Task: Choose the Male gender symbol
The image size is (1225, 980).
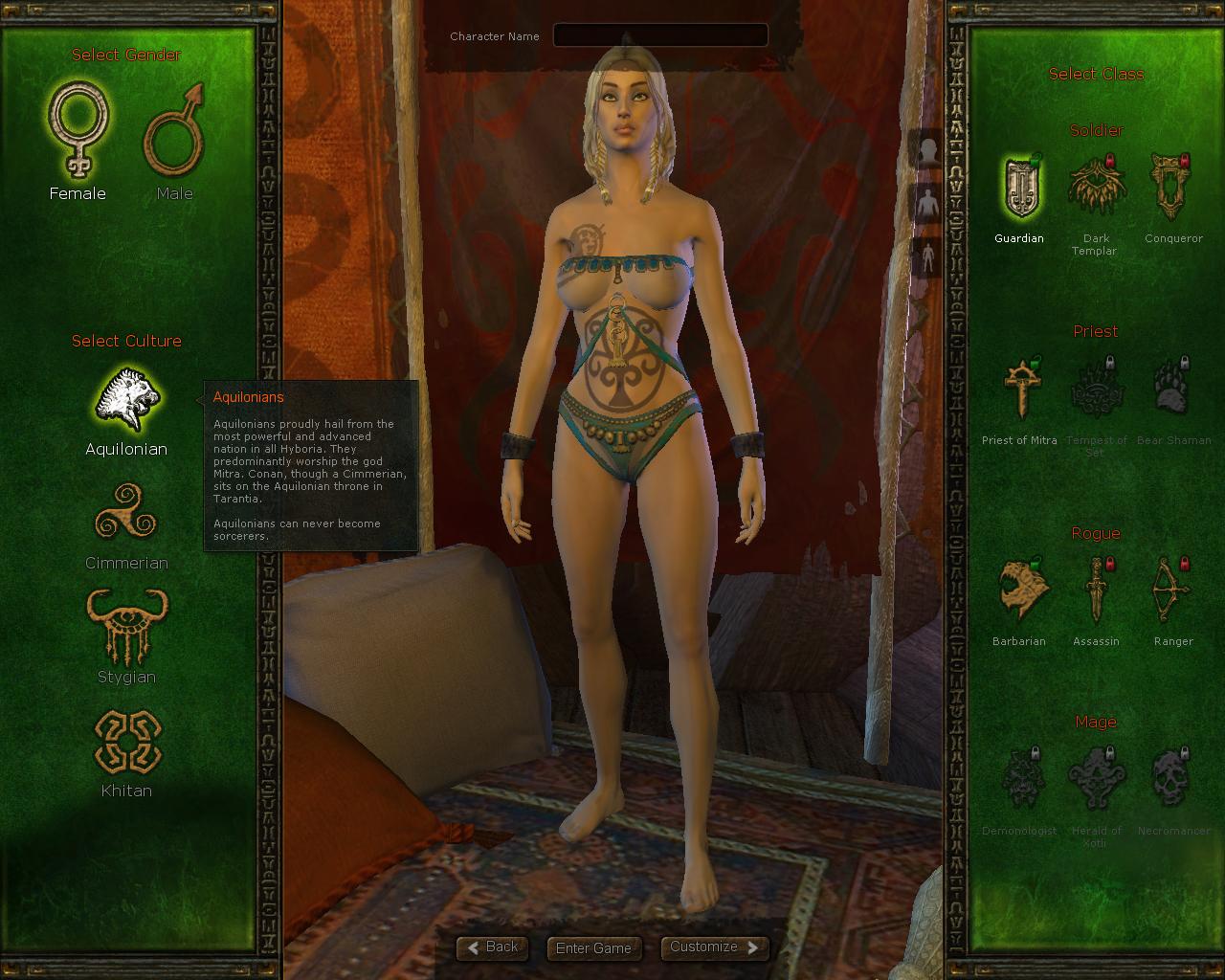Action: (x=174, y=131)
